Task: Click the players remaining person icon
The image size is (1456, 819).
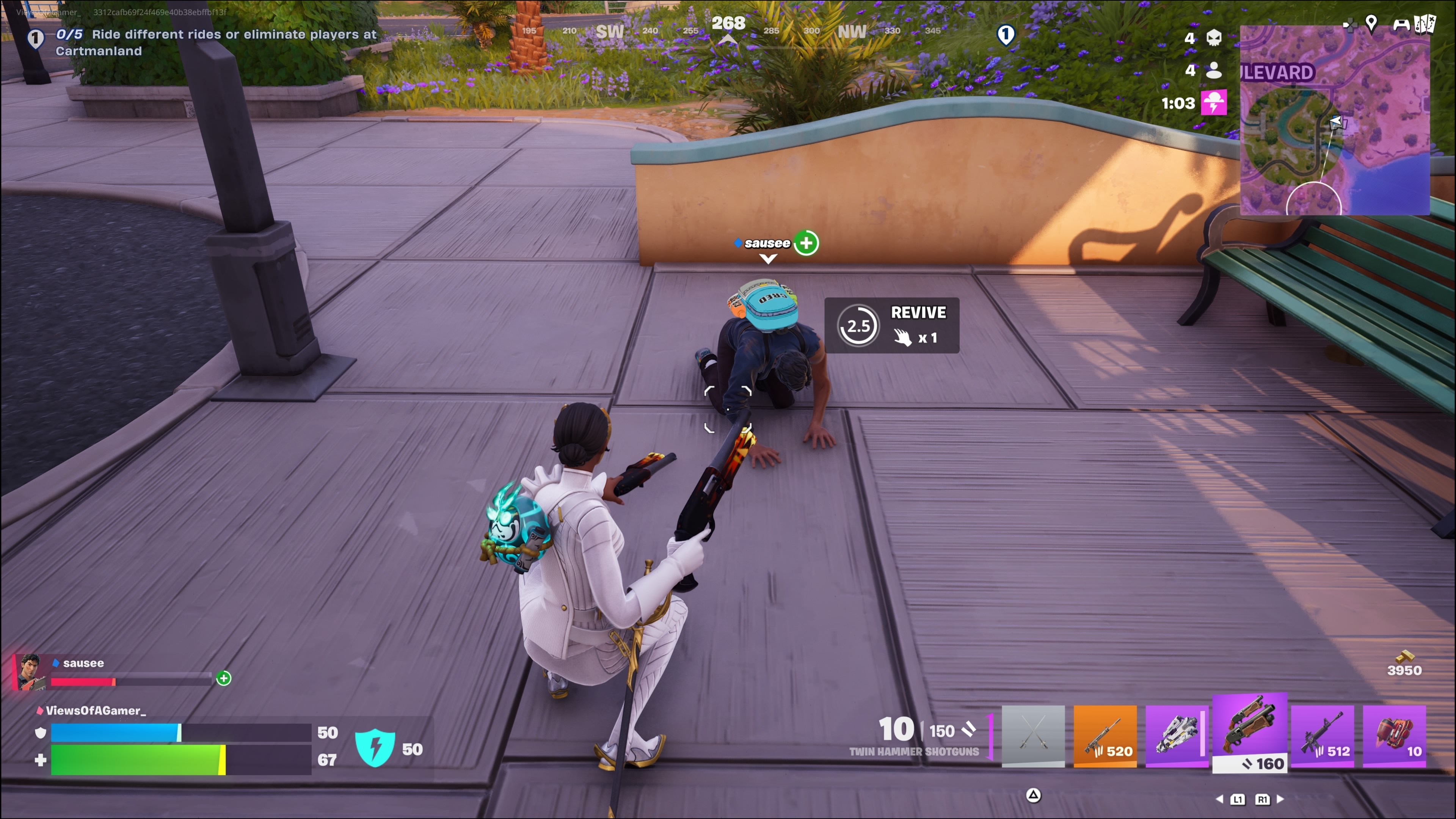Action: tap(1213, 70)
